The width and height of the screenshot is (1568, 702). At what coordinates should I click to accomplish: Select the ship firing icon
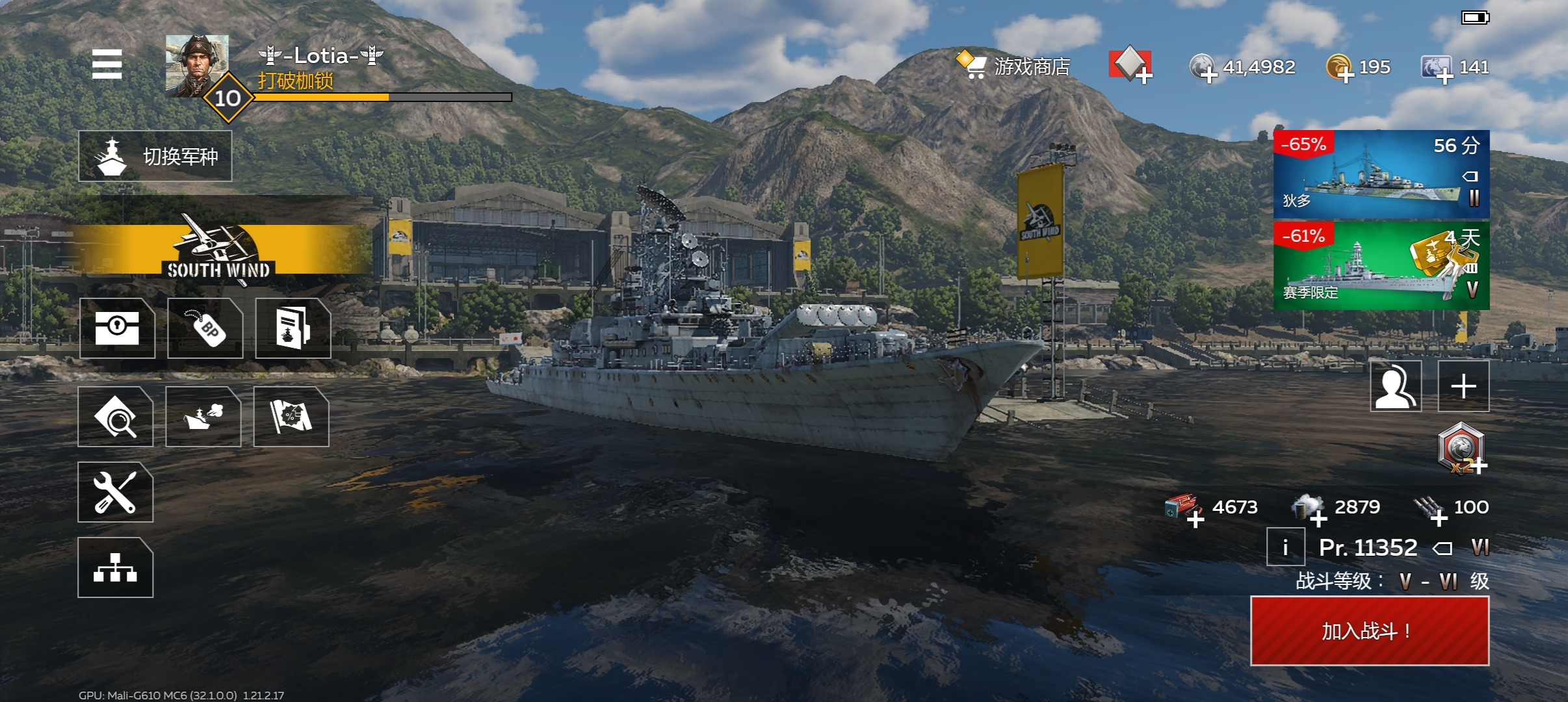tap(203, 417)
